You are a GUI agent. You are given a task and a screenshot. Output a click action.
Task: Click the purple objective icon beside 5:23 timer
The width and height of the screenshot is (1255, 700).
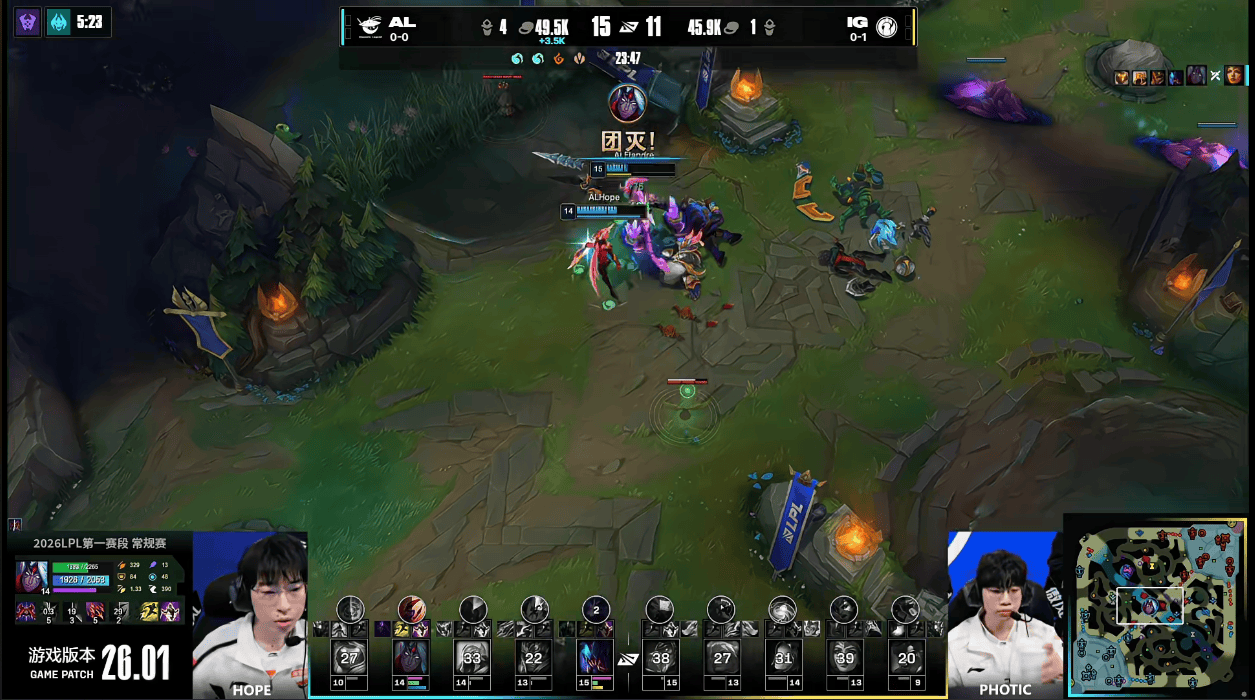28,21
